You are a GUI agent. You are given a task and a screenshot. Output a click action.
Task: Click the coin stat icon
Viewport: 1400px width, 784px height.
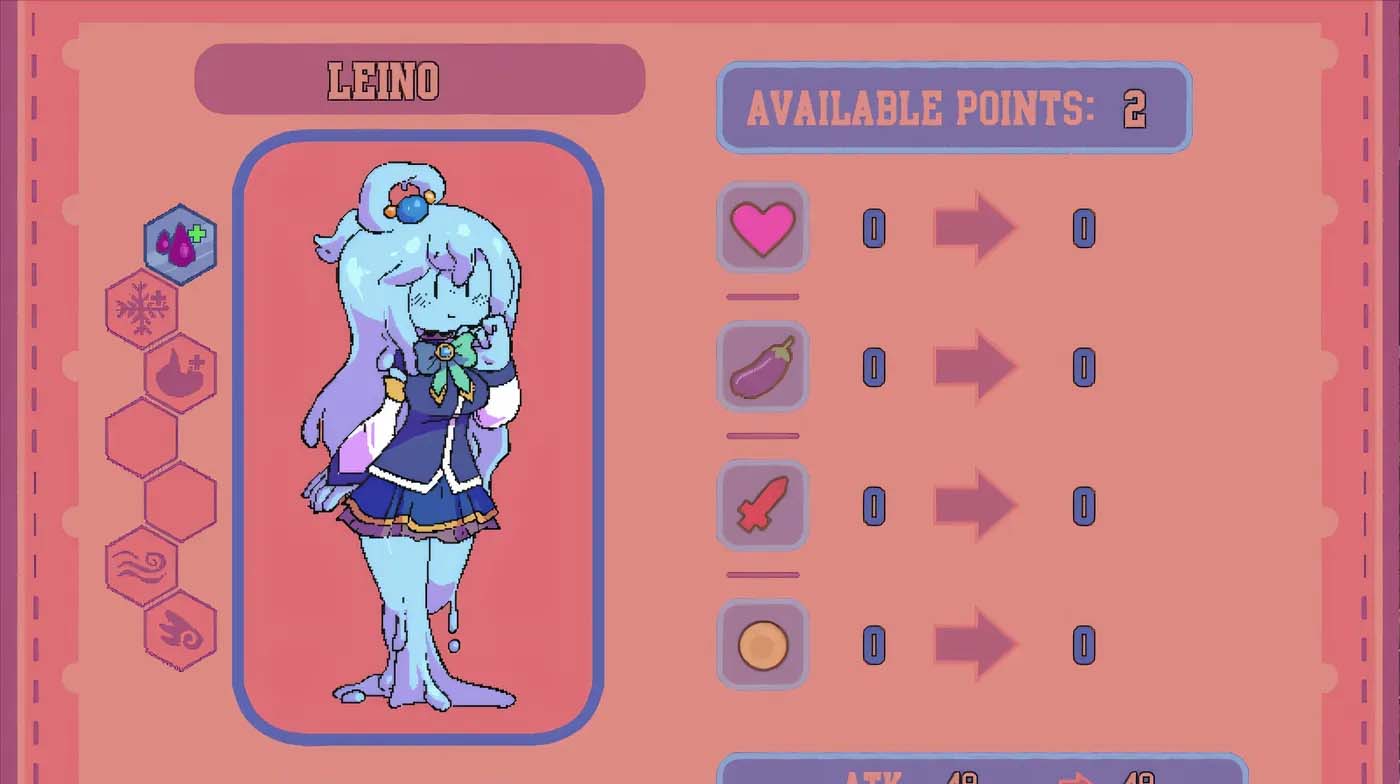tap(762, 643)
